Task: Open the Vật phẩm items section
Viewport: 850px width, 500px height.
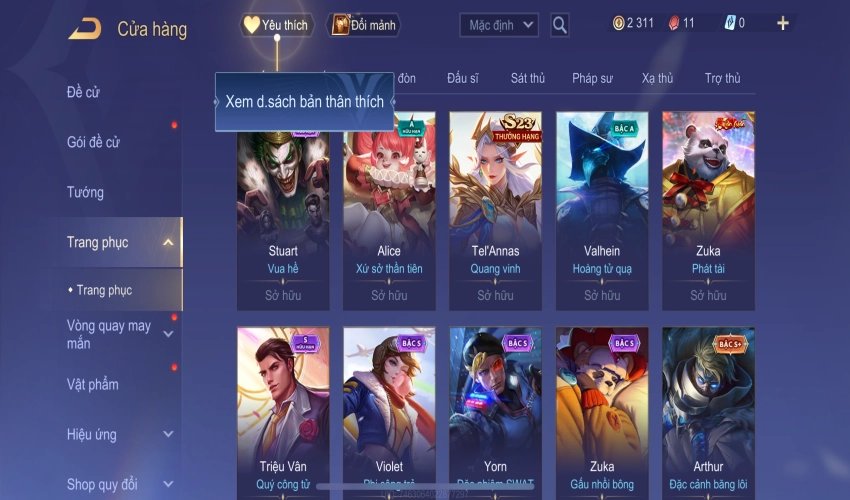Action: click(x=93, y=385)
